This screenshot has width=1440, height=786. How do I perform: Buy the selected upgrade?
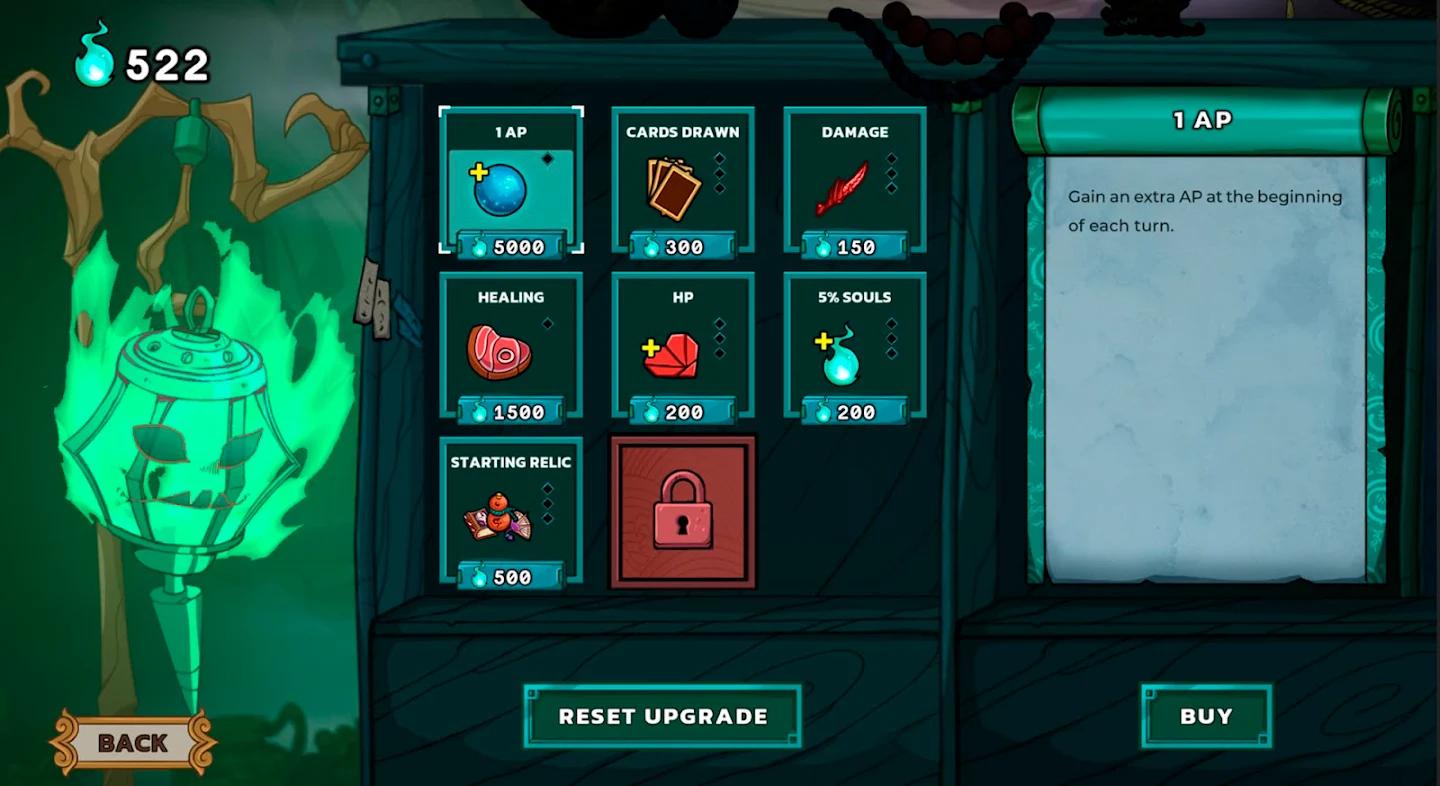point(1206,716)
